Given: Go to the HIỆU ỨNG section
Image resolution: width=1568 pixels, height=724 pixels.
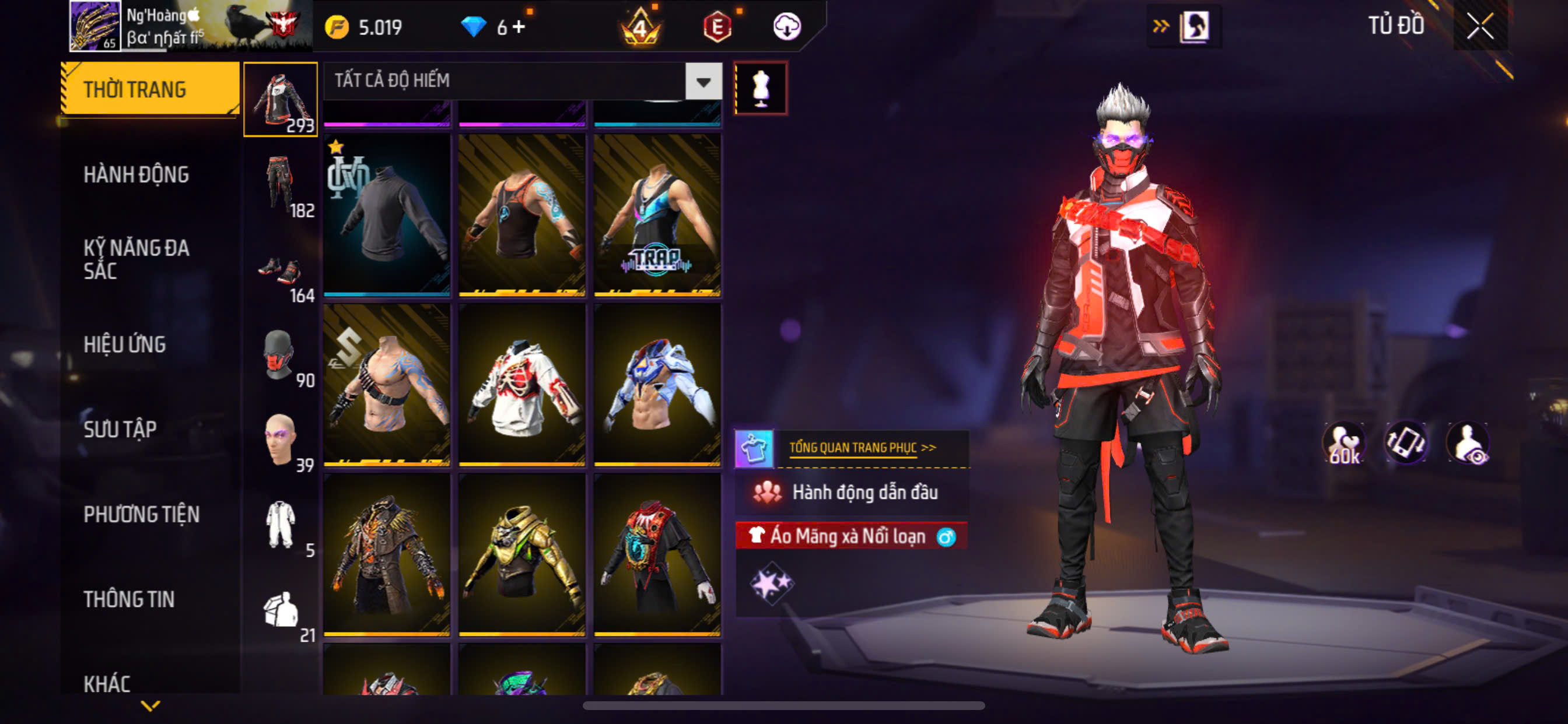Looking at the screenshot, I should [124, 345].
